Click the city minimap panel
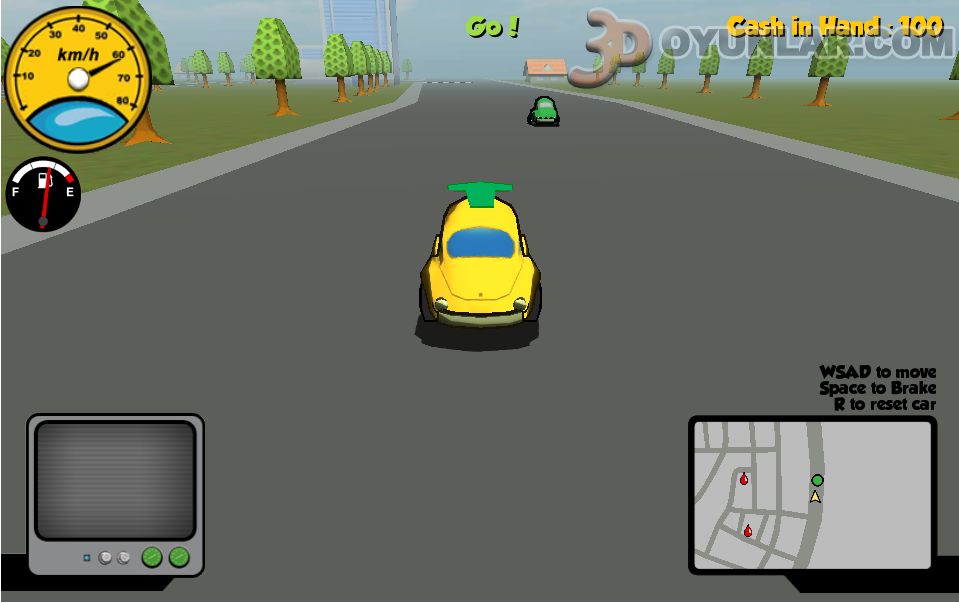Viewport: 959px width, 603px height. (812, 495)
